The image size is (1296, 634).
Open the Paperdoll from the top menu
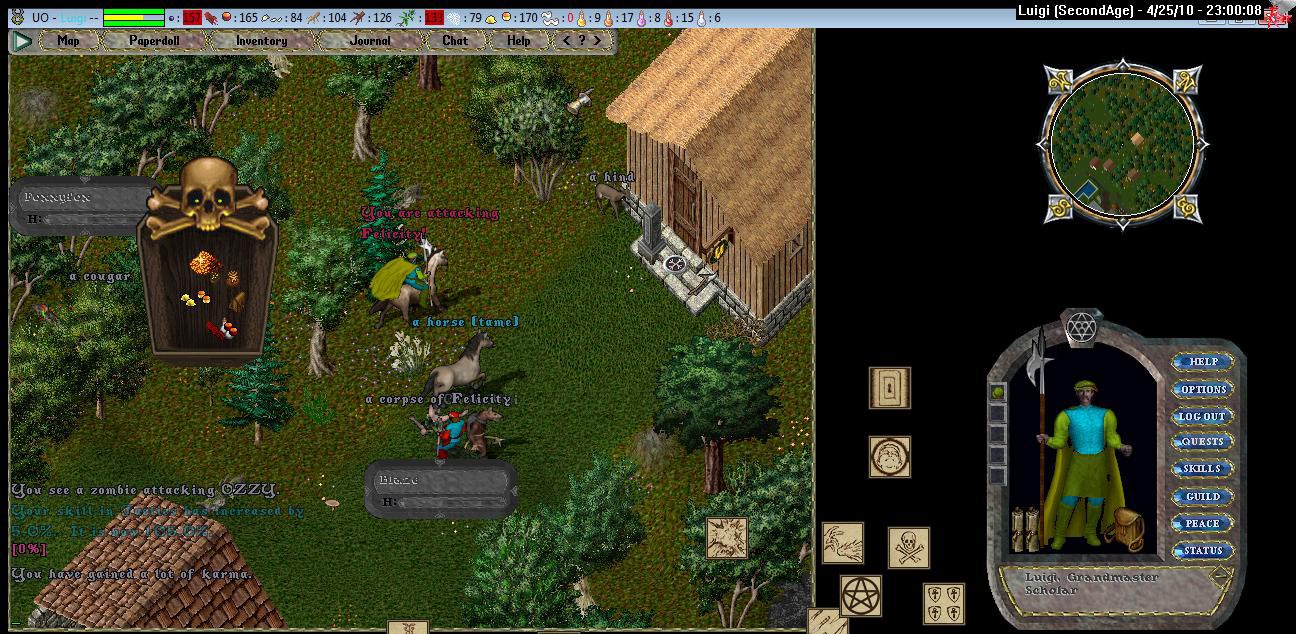pos(154,41)
